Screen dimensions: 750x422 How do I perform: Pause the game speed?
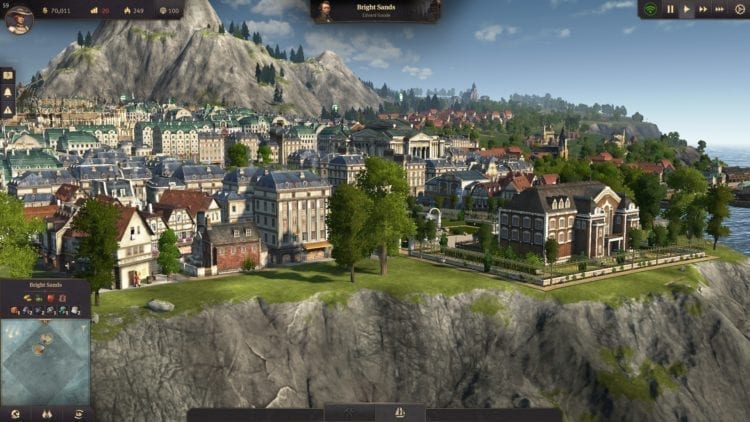(670, 10)
